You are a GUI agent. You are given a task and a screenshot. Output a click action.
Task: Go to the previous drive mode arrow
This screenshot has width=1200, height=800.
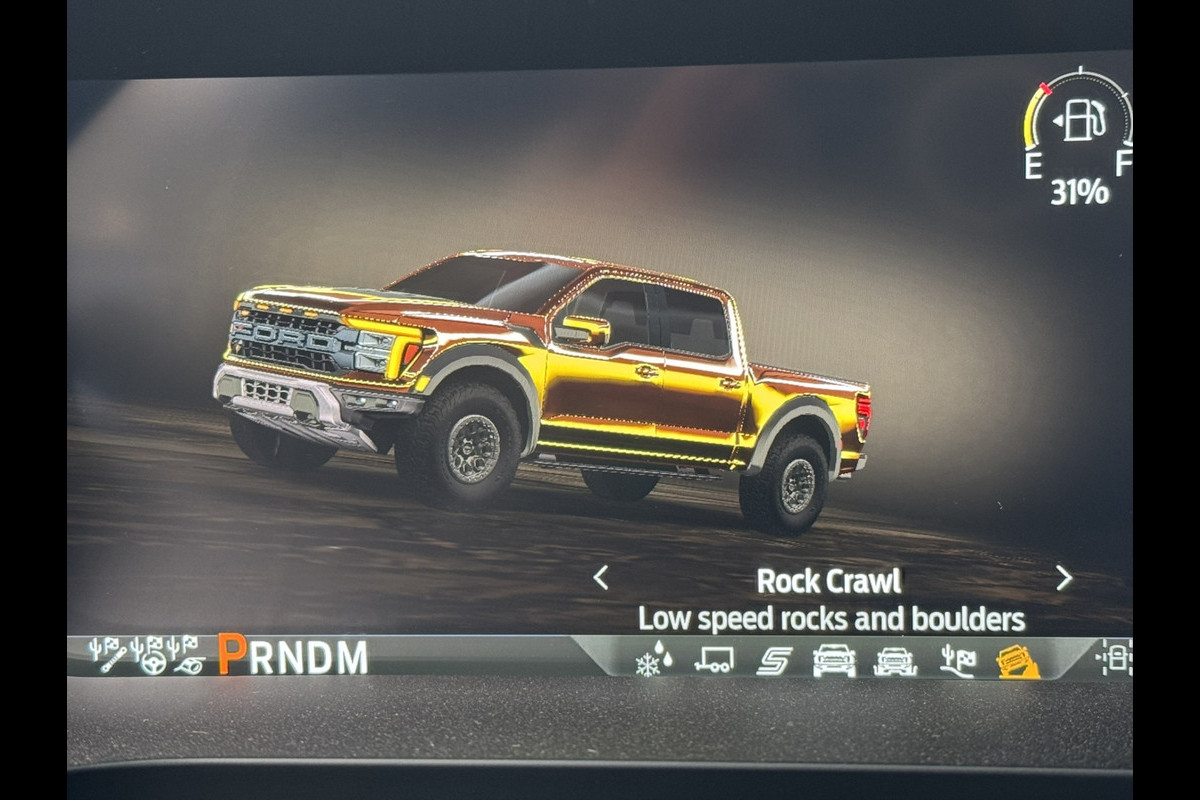coord(600,578)
